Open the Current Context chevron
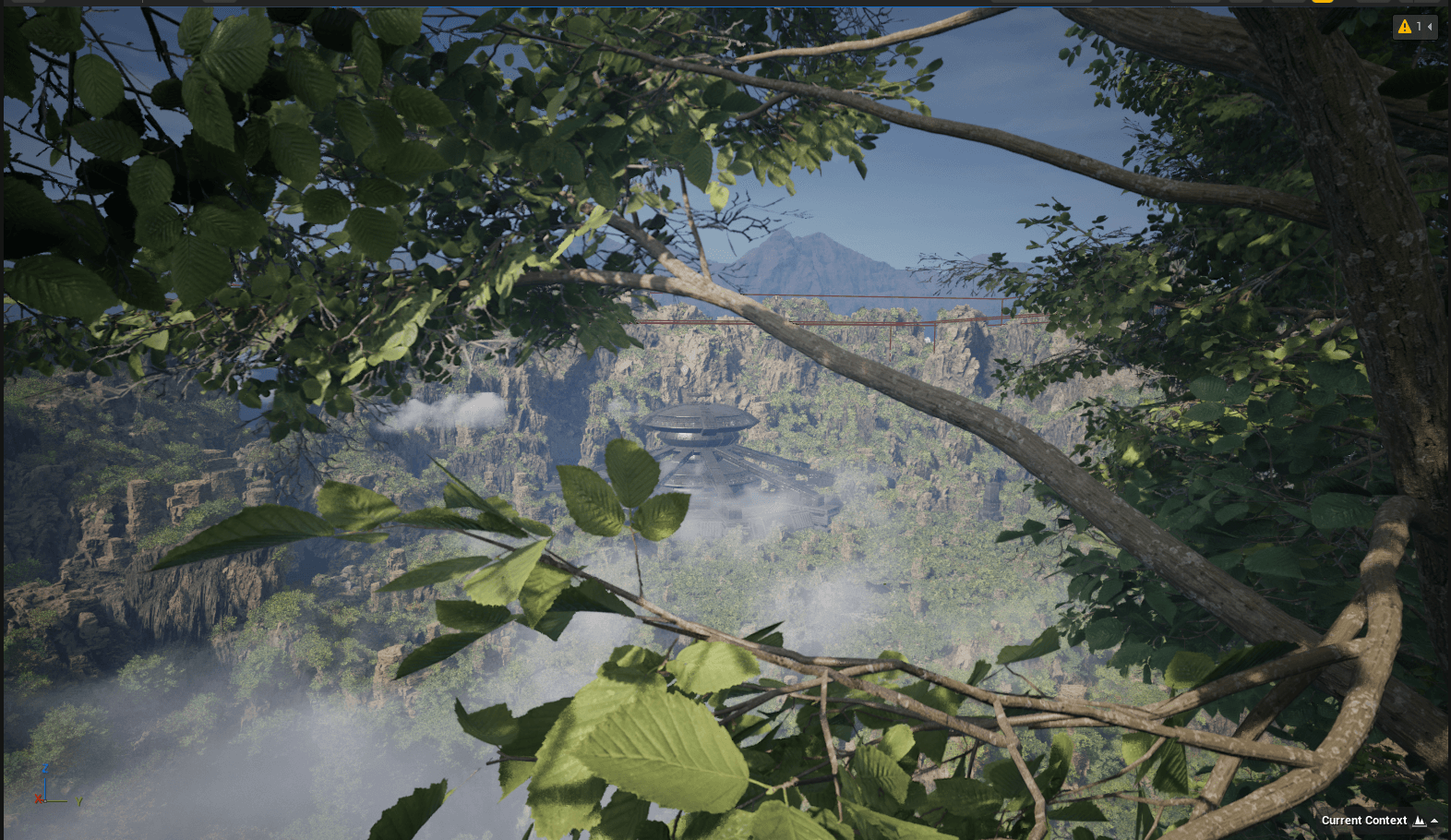 click(x=1434, y=820)
